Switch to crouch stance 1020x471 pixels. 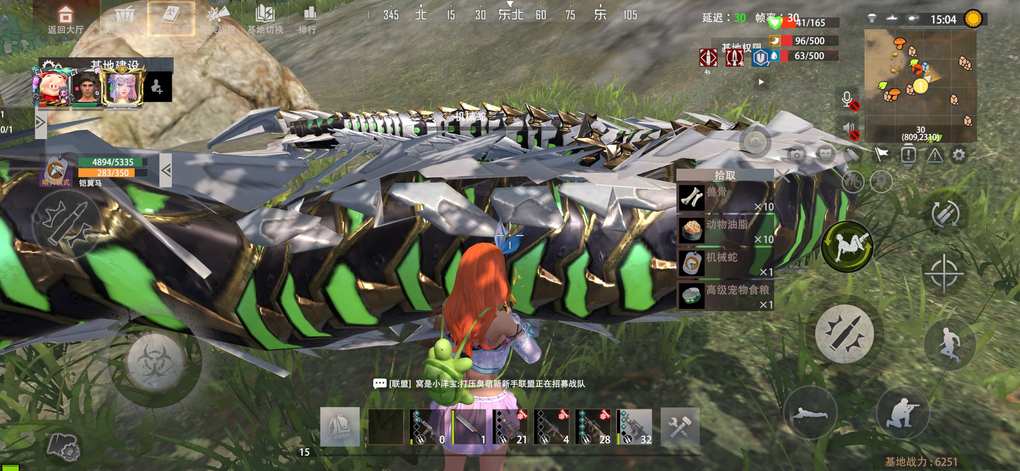[902, 412]
